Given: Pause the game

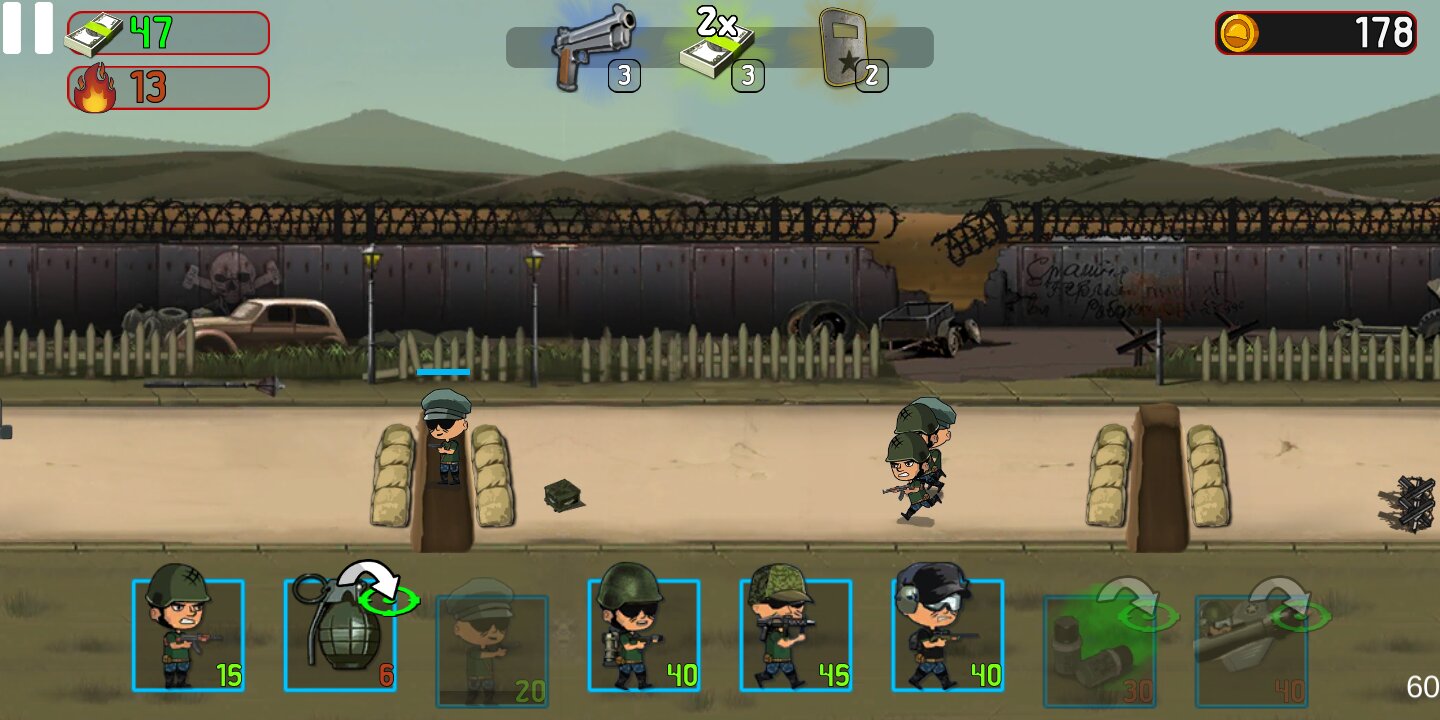Looking at the screenshot, I should pyautogui.click(x=27, y=28).
